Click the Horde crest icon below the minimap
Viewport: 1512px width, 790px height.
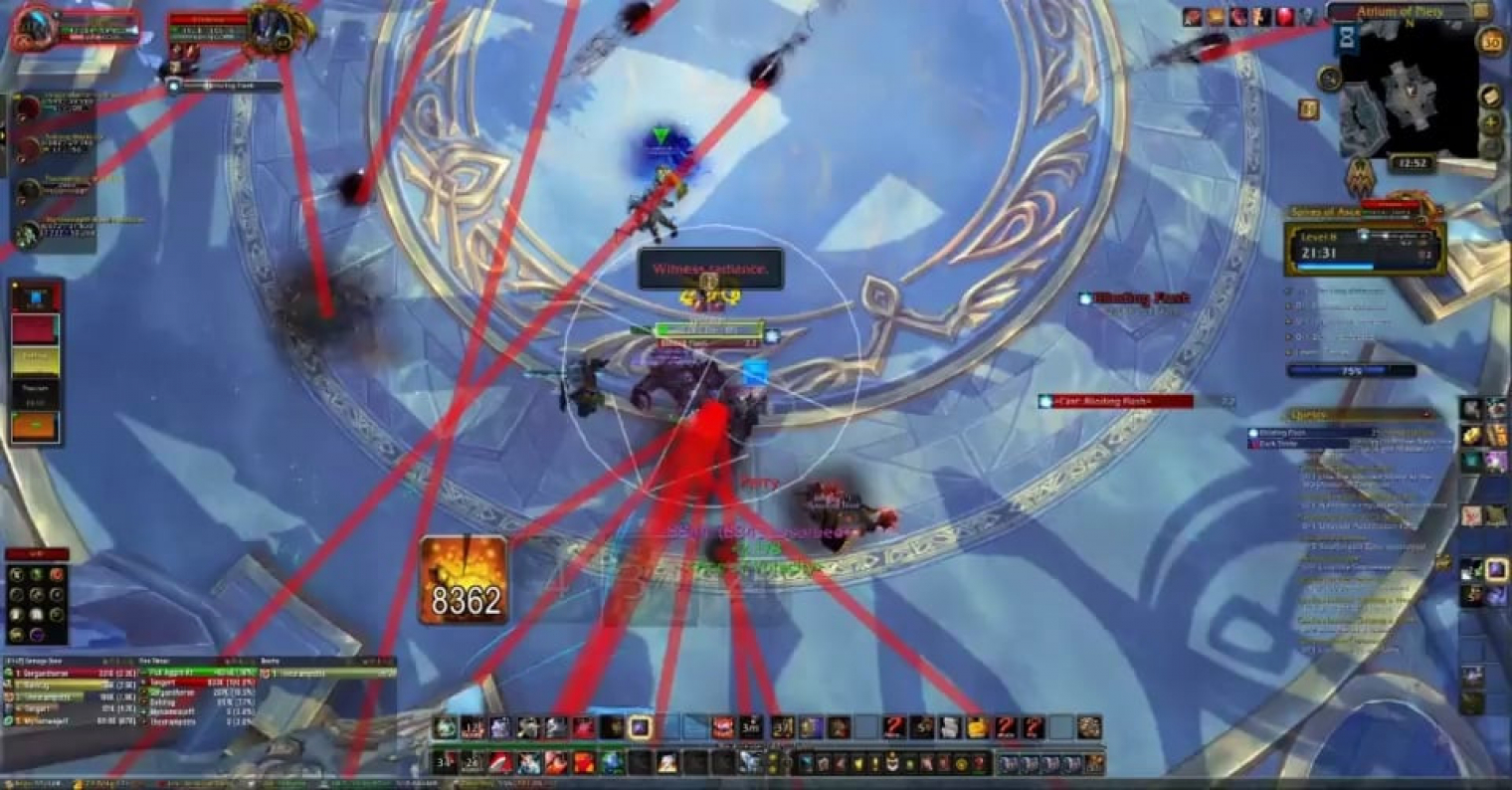[x=1361, y=175]
